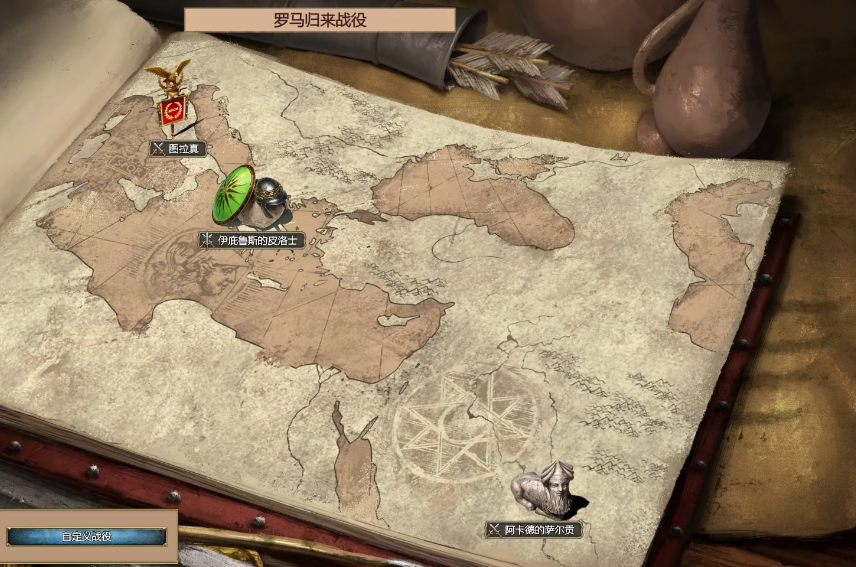The width and height of the screenshot is (856, 567).
Task: Open the 自定义战役 custom campaign button
Action: pos(86,537)
